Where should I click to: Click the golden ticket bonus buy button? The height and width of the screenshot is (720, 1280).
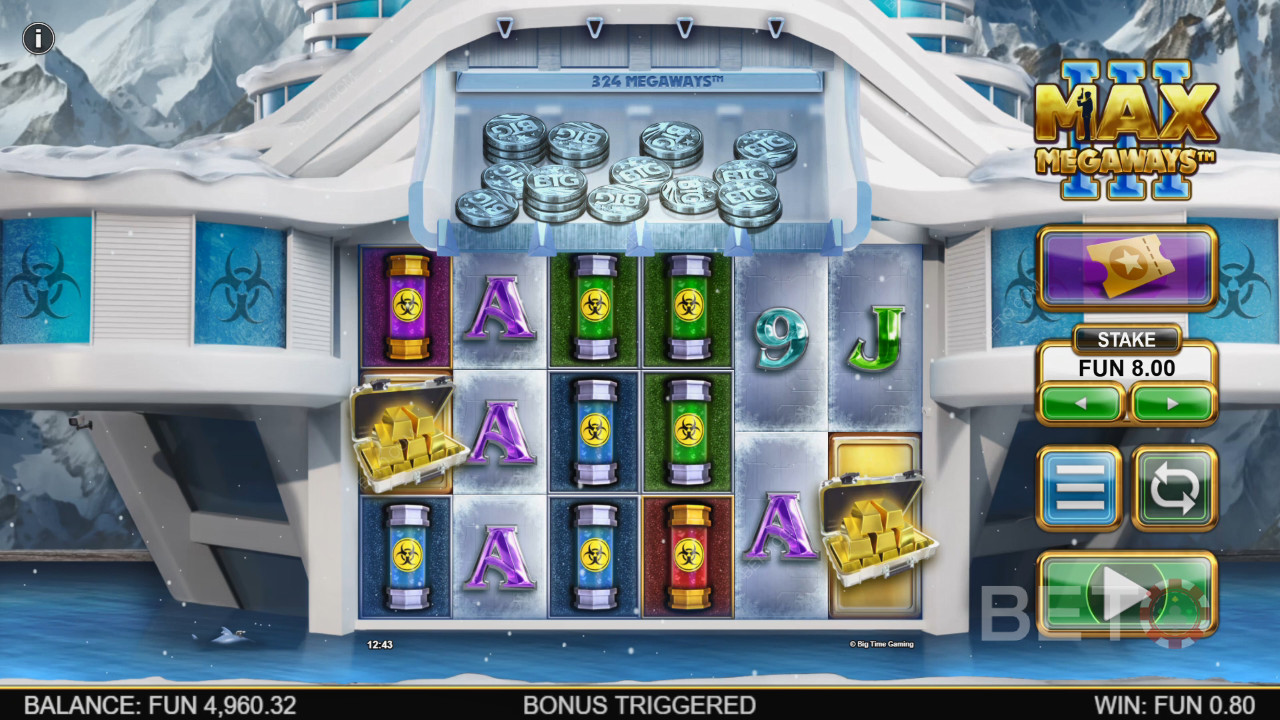(x=1127, y=268)
